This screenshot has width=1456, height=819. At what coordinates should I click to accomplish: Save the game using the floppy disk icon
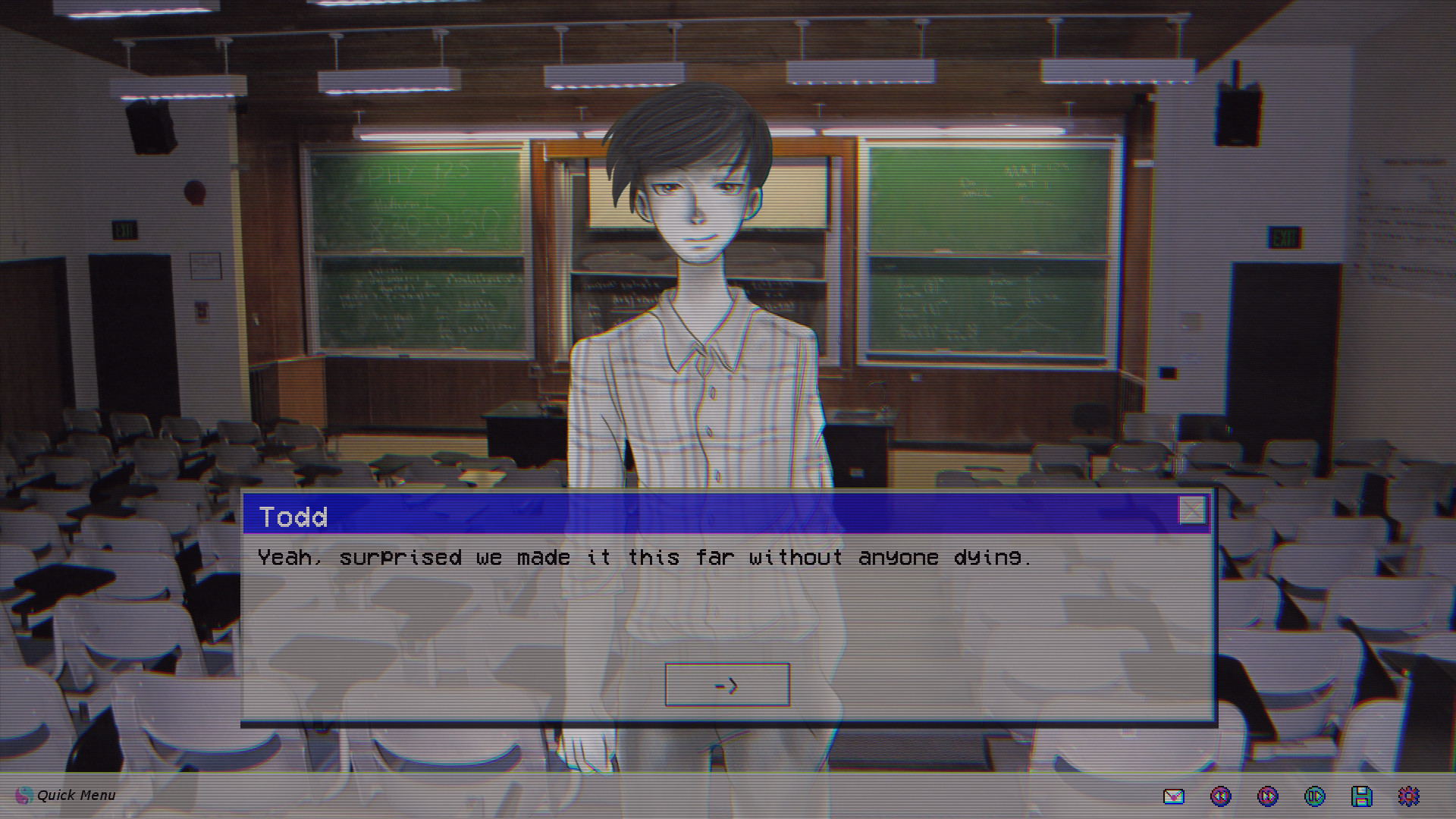pyautogui.click(x=1361, y=796)
